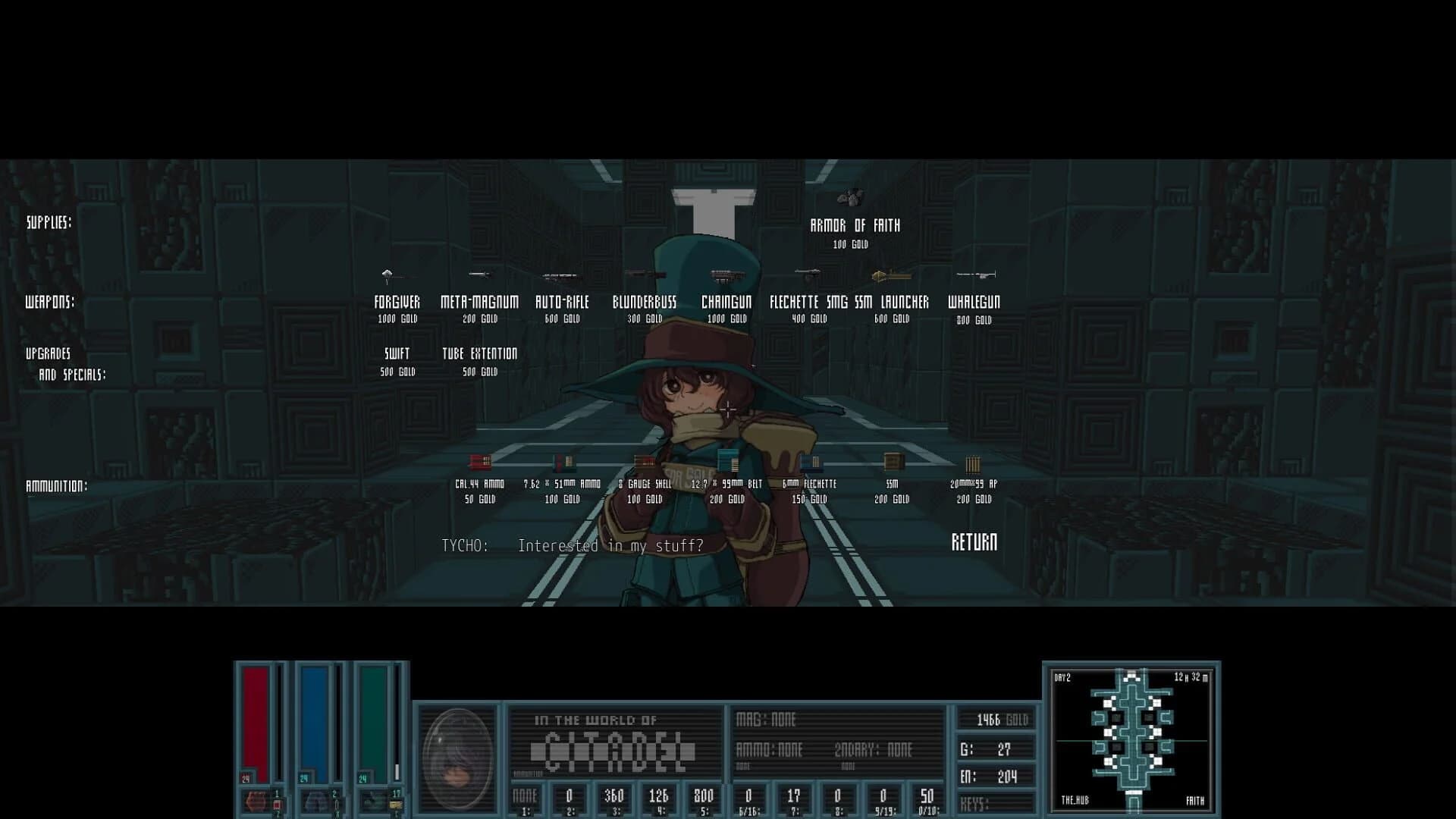Click RETURN to leave Tycho's shop
This screenshot has height=819, width=1456.
click(974, 542)
